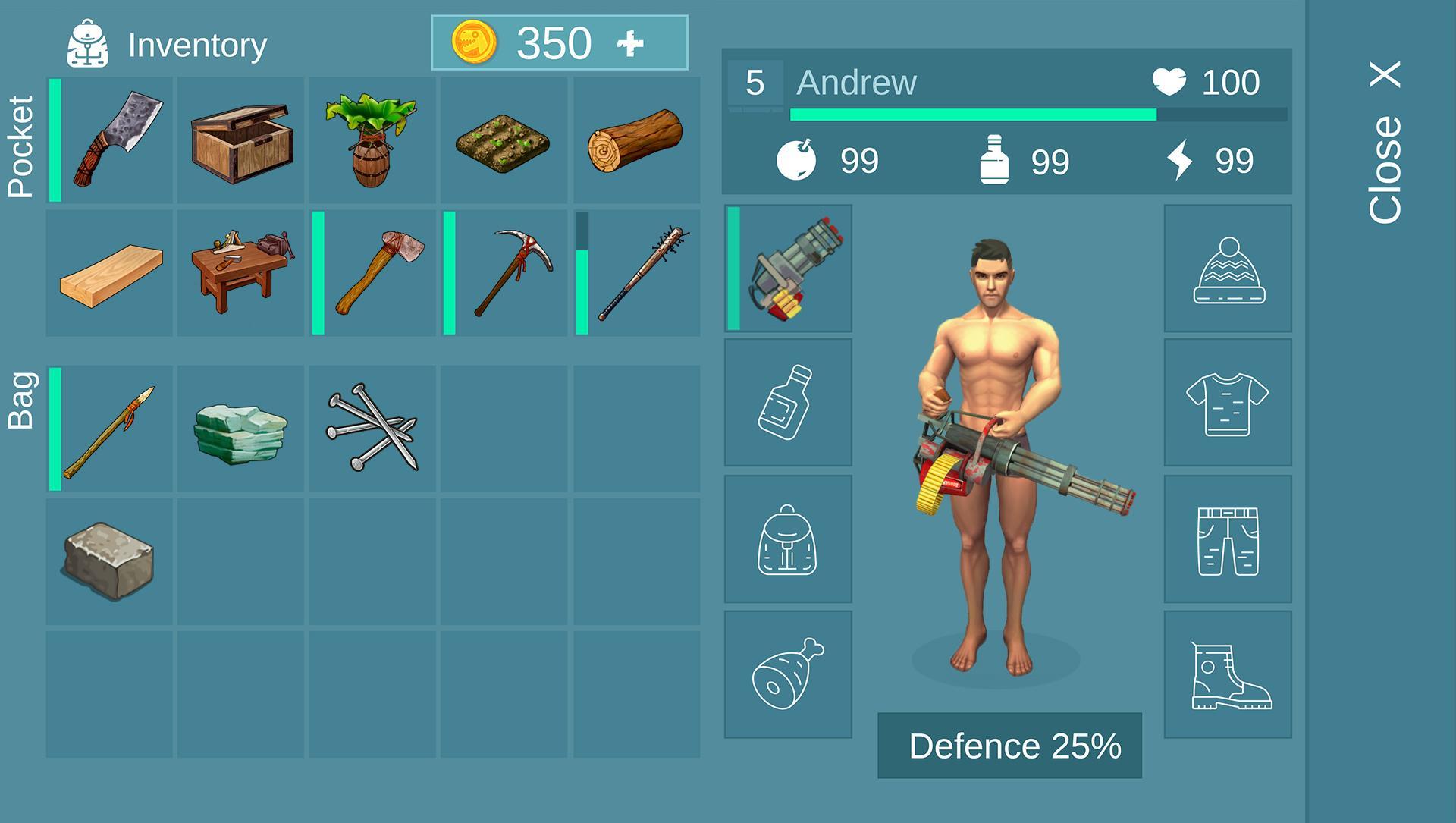Click the wood log item
Viewport: 1456px width, 823px height.
click(x=635, y=140)
